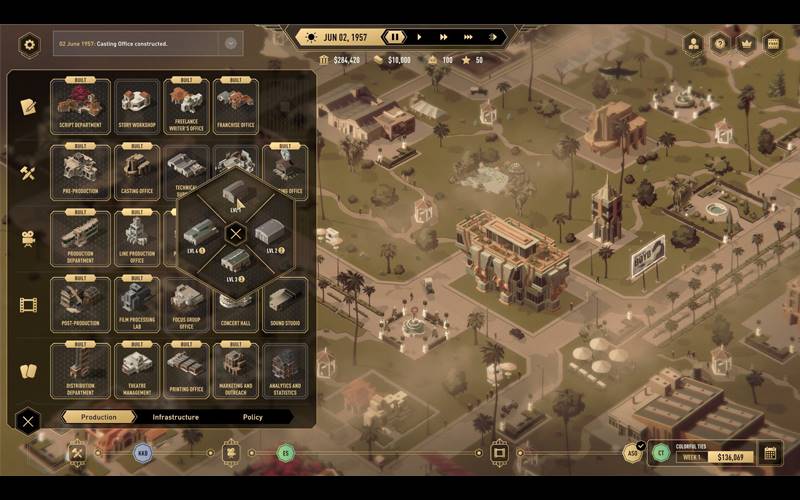Set game speed to double fast-forward
Screen dimensions: 800x500
point(442,37)
